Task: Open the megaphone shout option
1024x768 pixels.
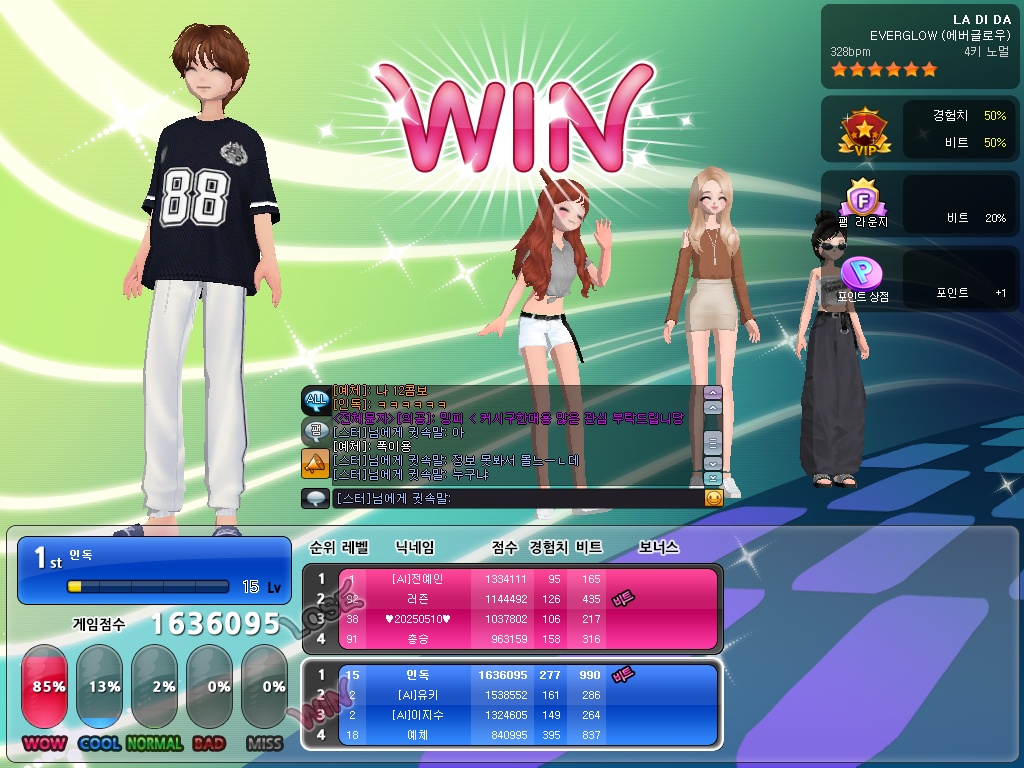Action: pos(316,463)
